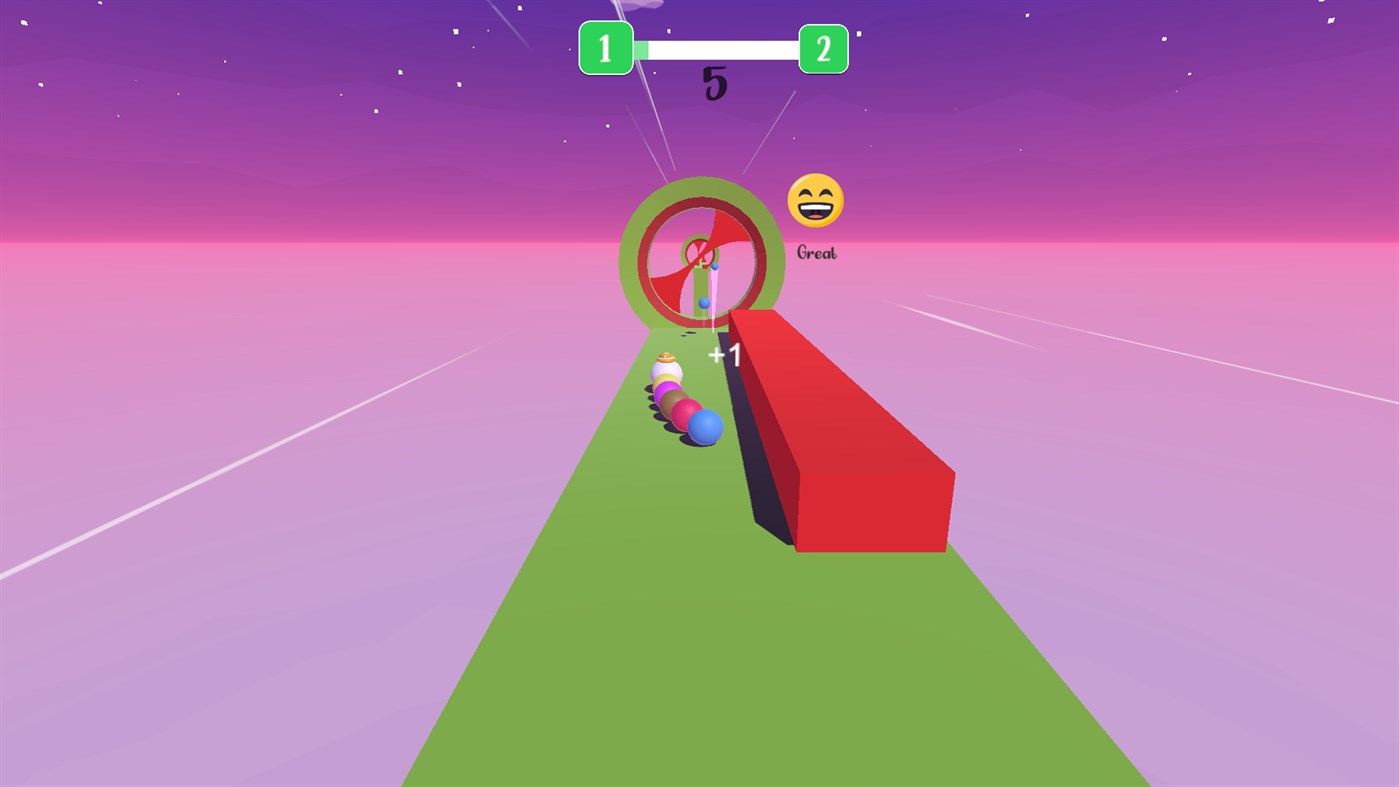Image resolution: width=1399 pixels, height=787 pixels.
Task: Click the laughing face emoji
Action: (814, 200)
